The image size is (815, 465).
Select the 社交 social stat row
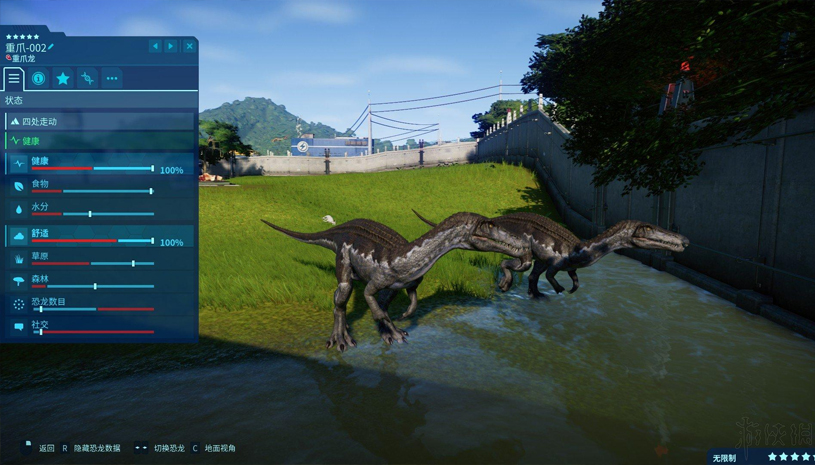point(100,327)
